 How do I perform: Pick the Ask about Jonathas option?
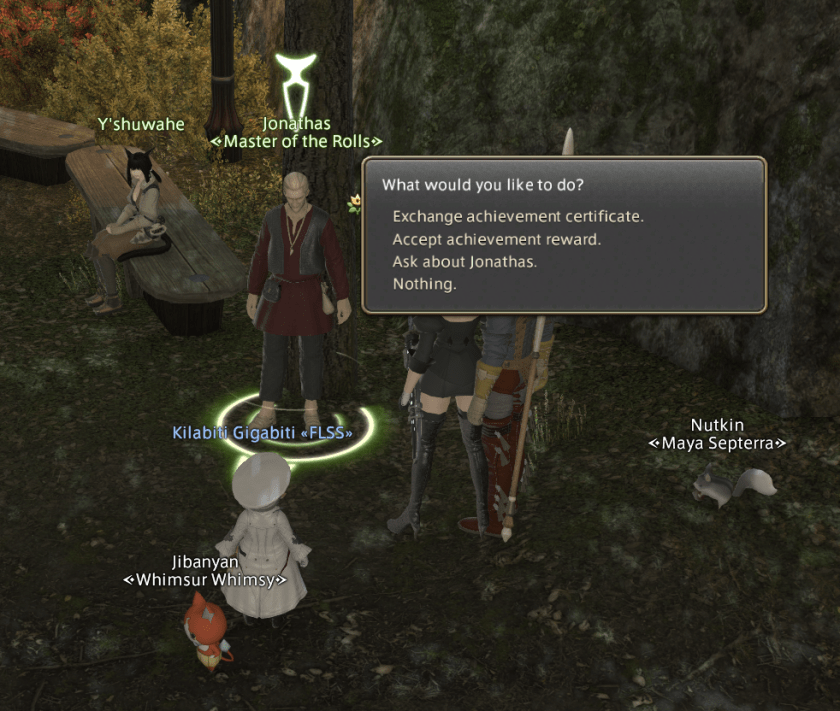(x=465, y=262)
